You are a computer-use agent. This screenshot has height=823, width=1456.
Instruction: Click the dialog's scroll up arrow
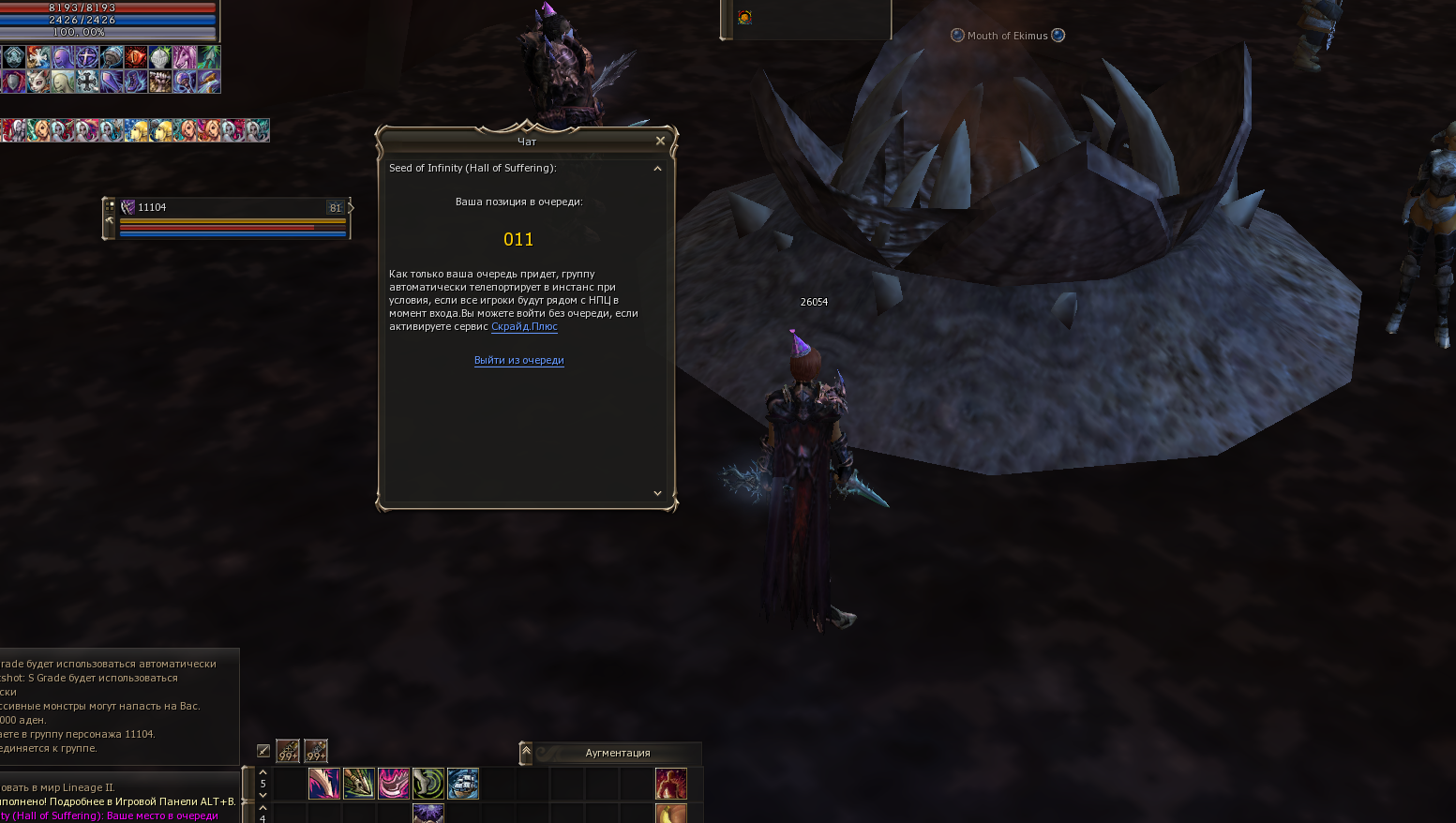point(657,169)
